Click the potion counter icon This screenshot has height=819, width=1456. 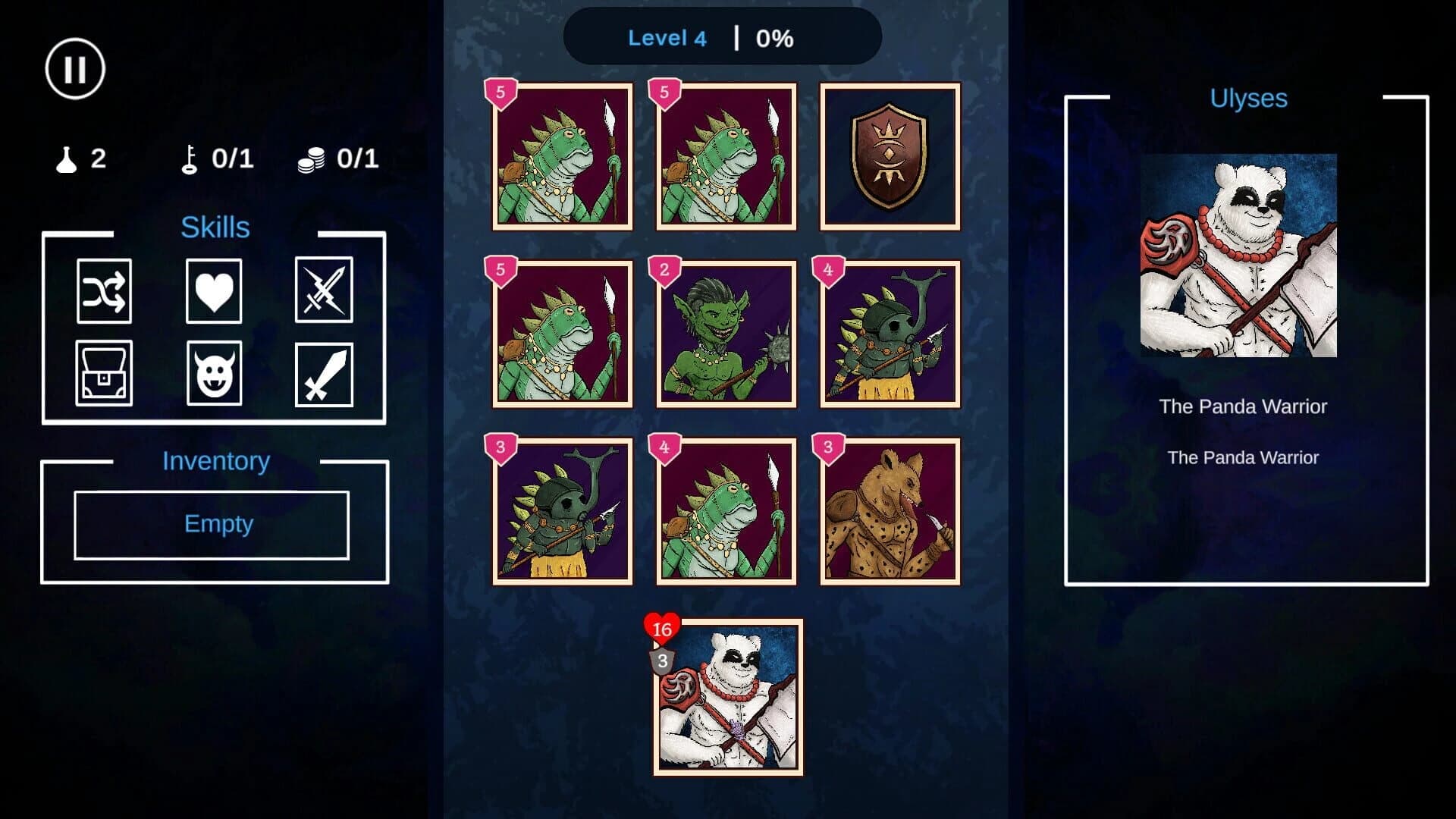(64, 158)
